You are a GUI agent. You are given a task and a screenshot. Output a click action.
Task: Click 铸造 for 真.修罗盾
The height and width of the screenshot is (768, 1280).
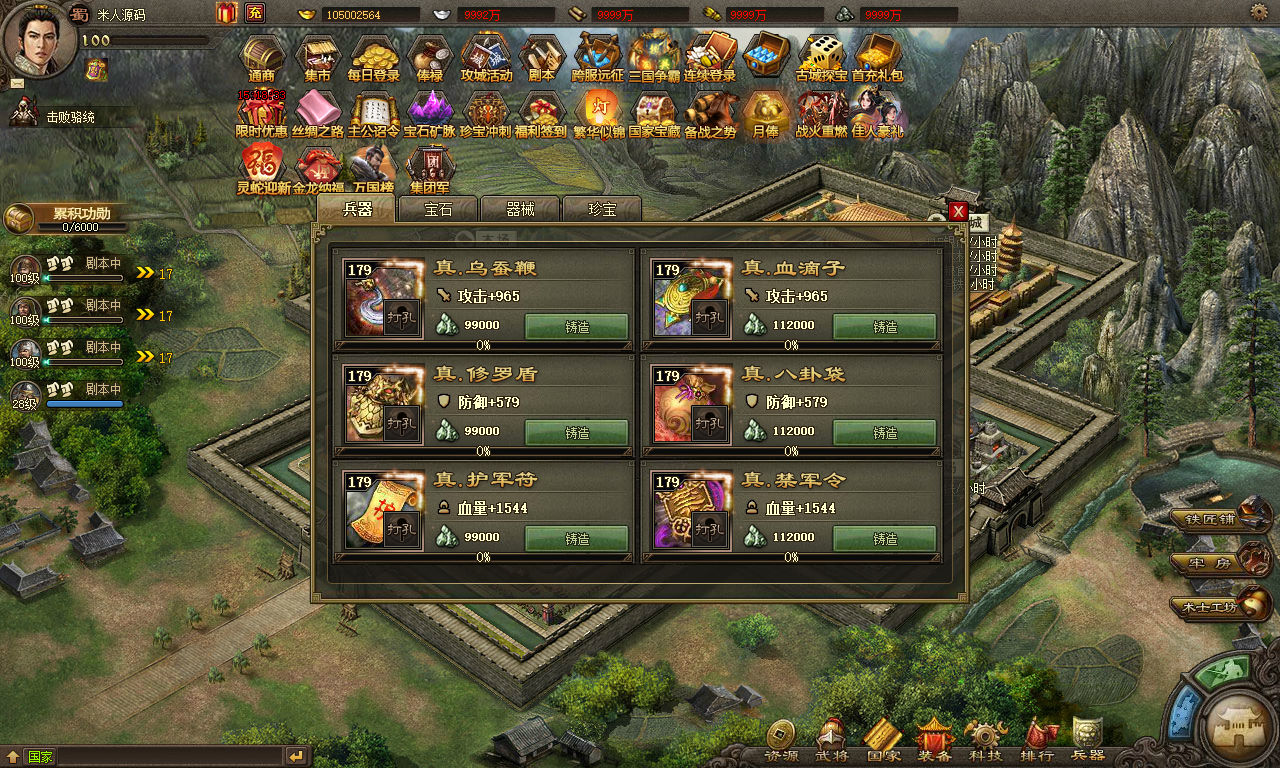577,433
